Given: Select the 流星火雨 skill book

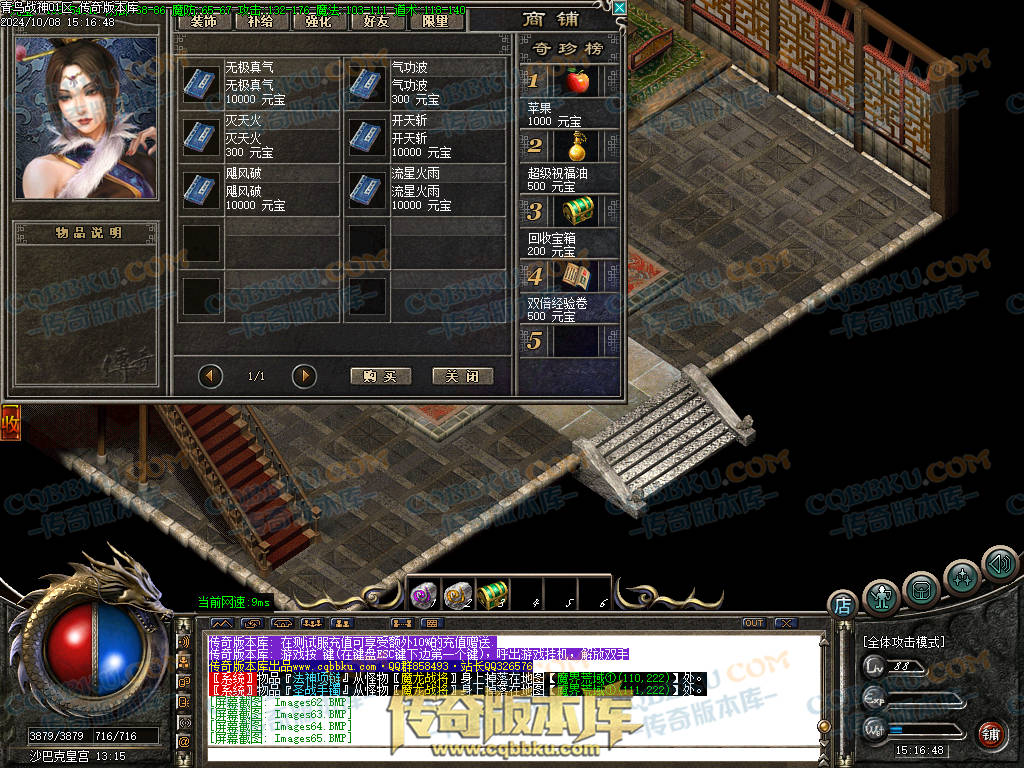Looking at the screenshot, I should coord(367,189).
